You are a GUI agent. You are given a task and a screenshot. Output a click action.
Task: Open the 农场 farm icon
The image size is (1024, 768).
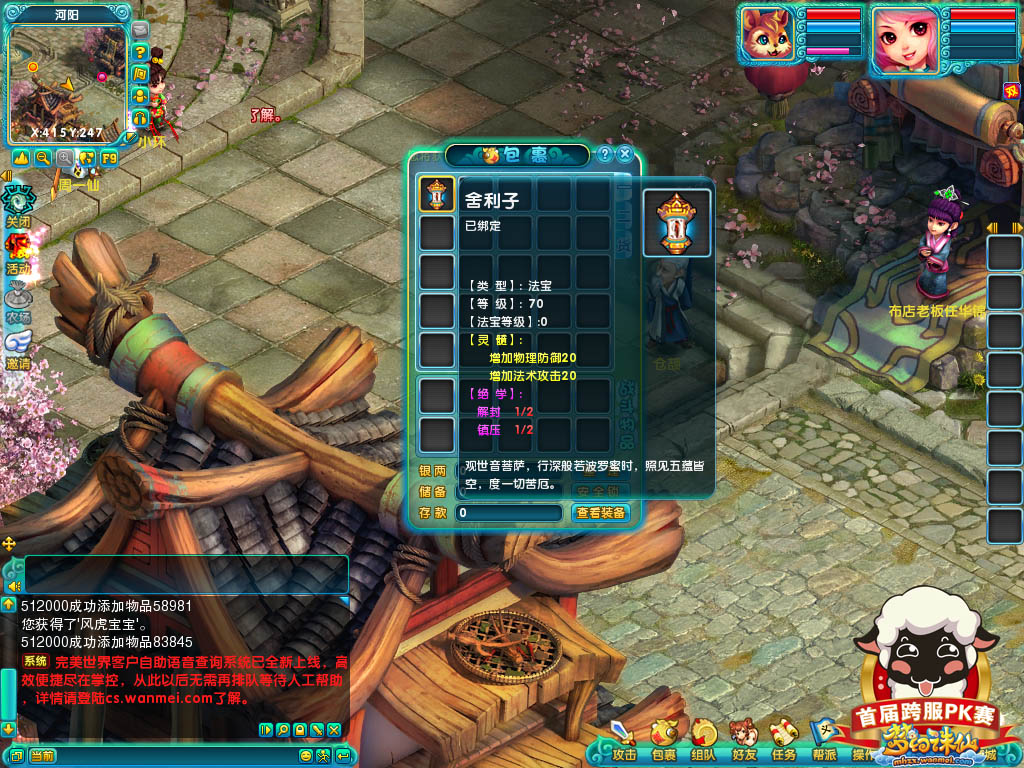18,299
